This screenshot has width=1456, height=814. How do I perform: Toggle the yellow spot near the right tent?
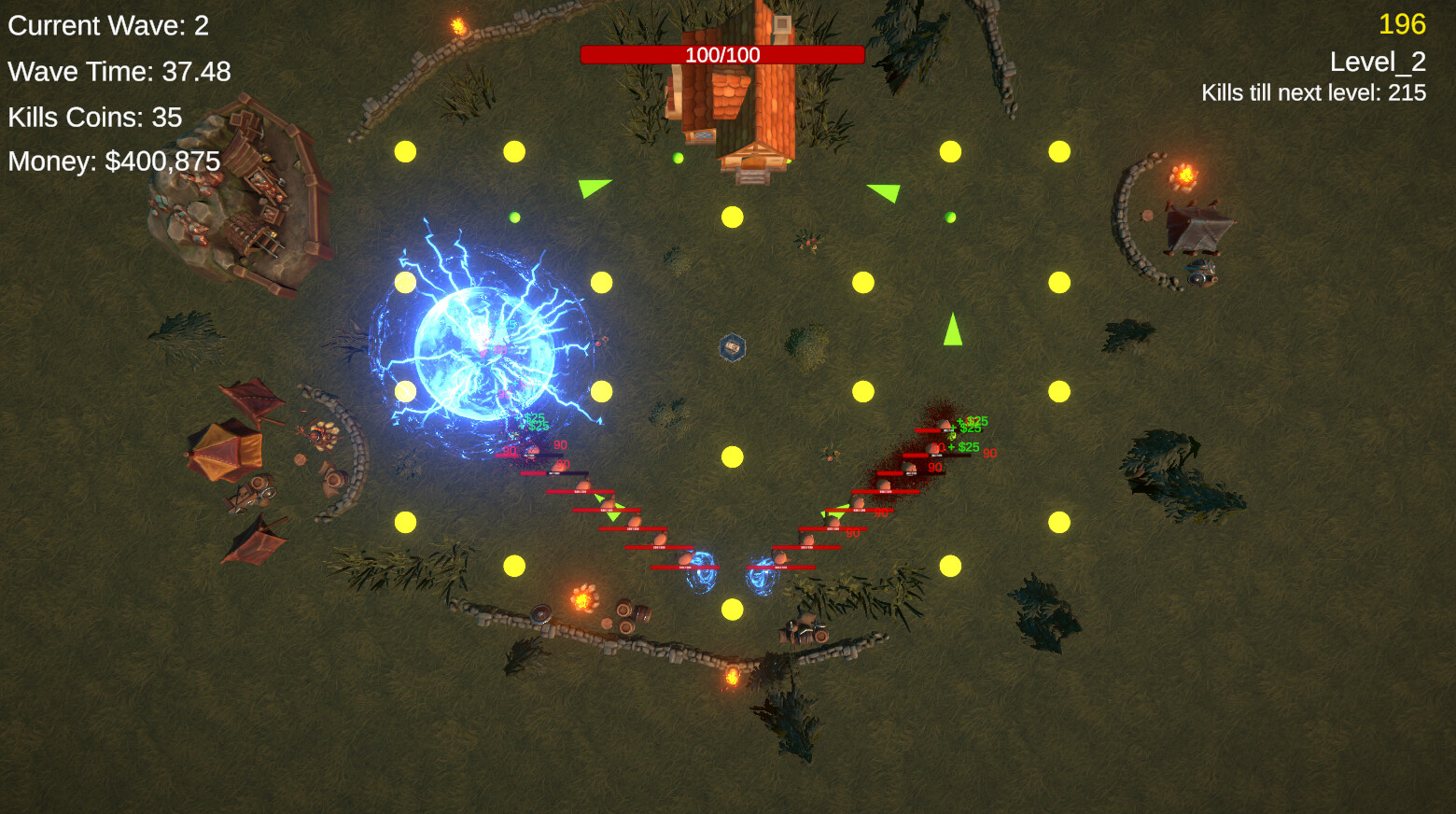1059,278
